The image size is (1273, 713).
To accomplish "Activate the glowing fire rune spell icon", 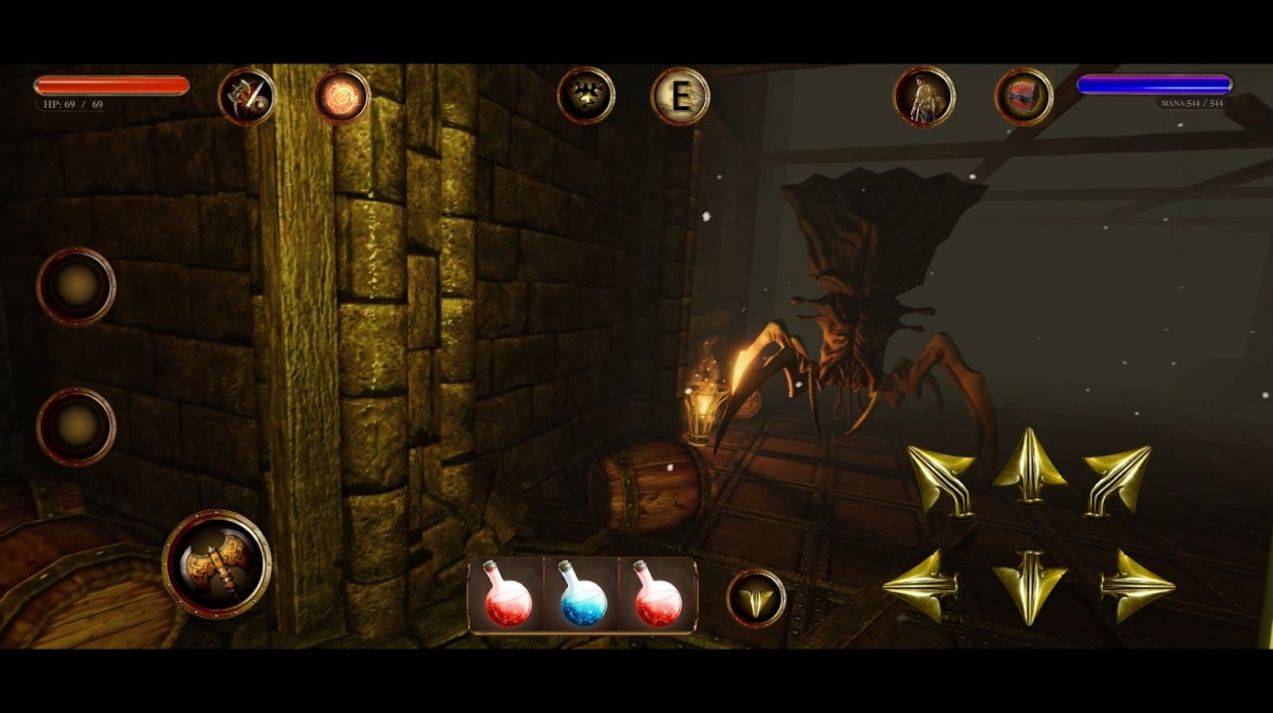I will (342, 96).
